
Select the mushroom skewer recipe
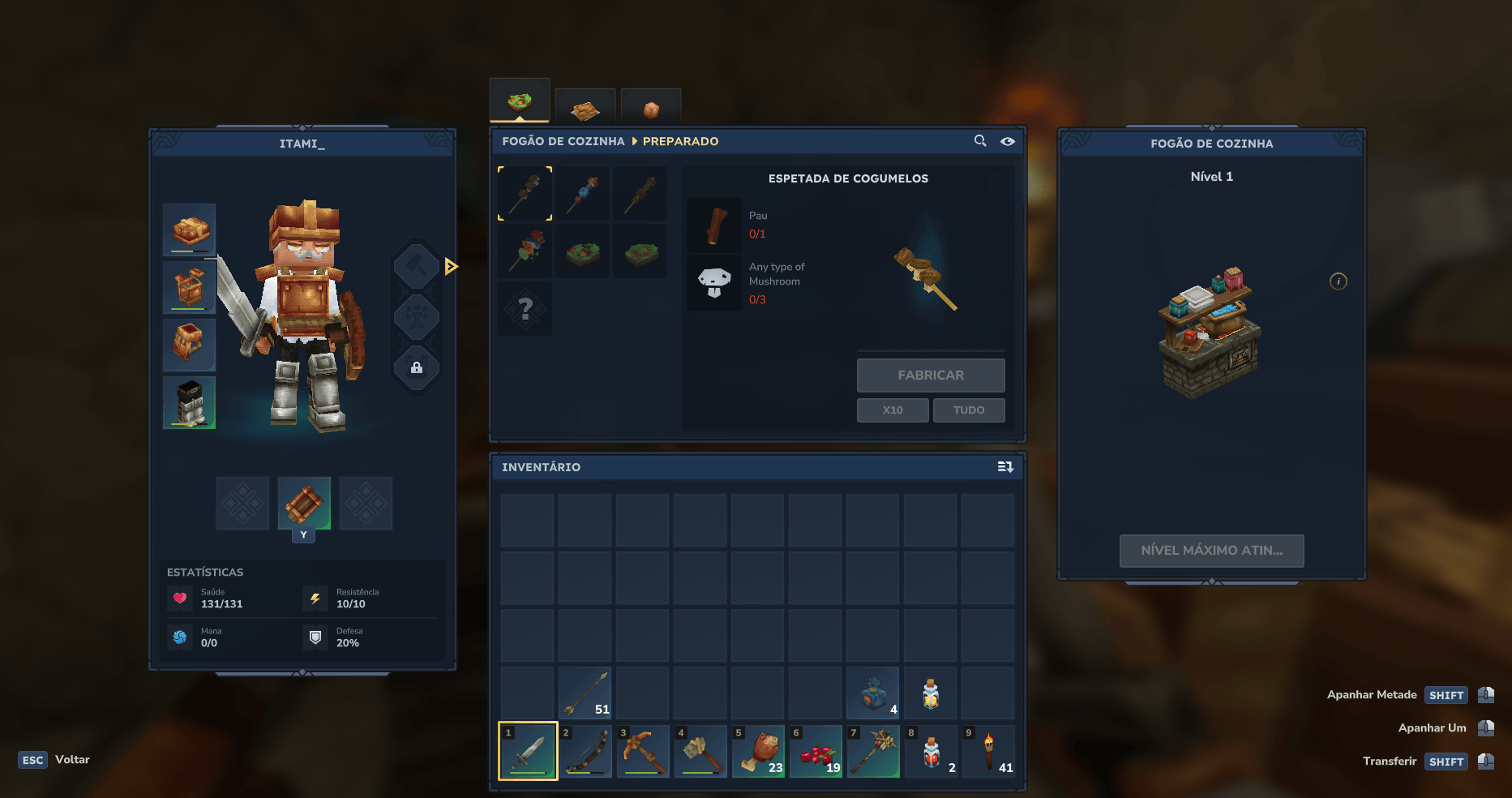525,194
